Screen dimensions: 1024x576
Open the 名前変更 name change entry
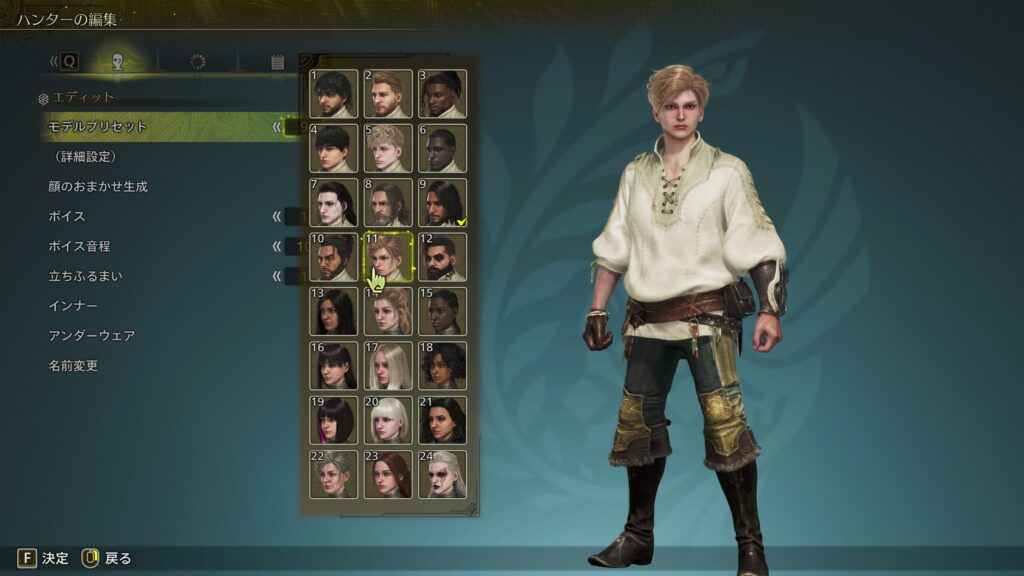tap(73, 366)
